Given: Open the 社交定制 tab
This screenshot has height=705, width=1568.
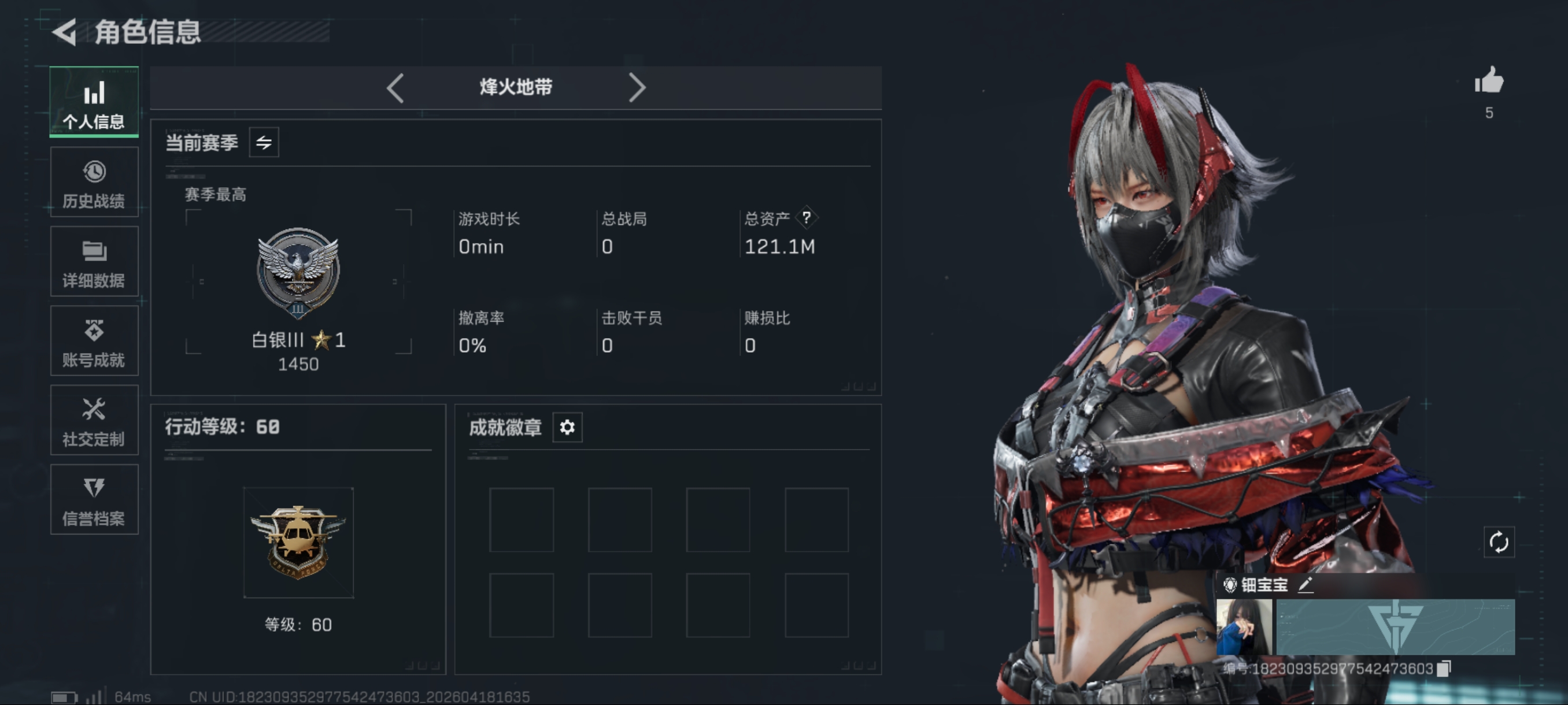Looking at the screenshot, I should point(94,420).
